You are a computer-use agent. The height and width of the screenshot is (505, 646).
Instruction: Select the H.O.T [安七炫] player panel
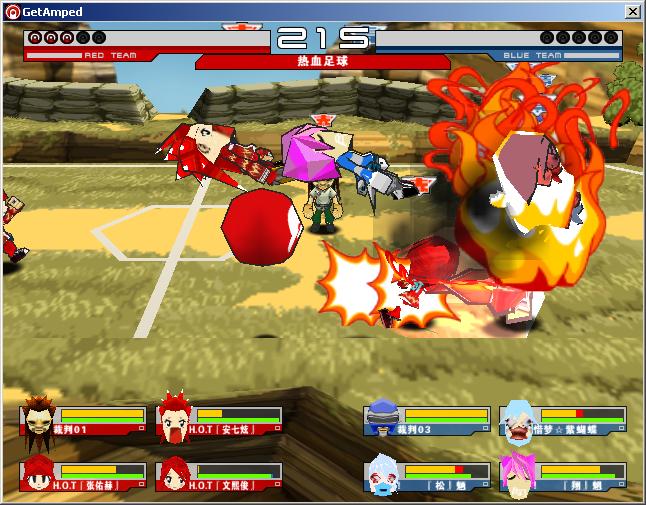click(220, 421)
